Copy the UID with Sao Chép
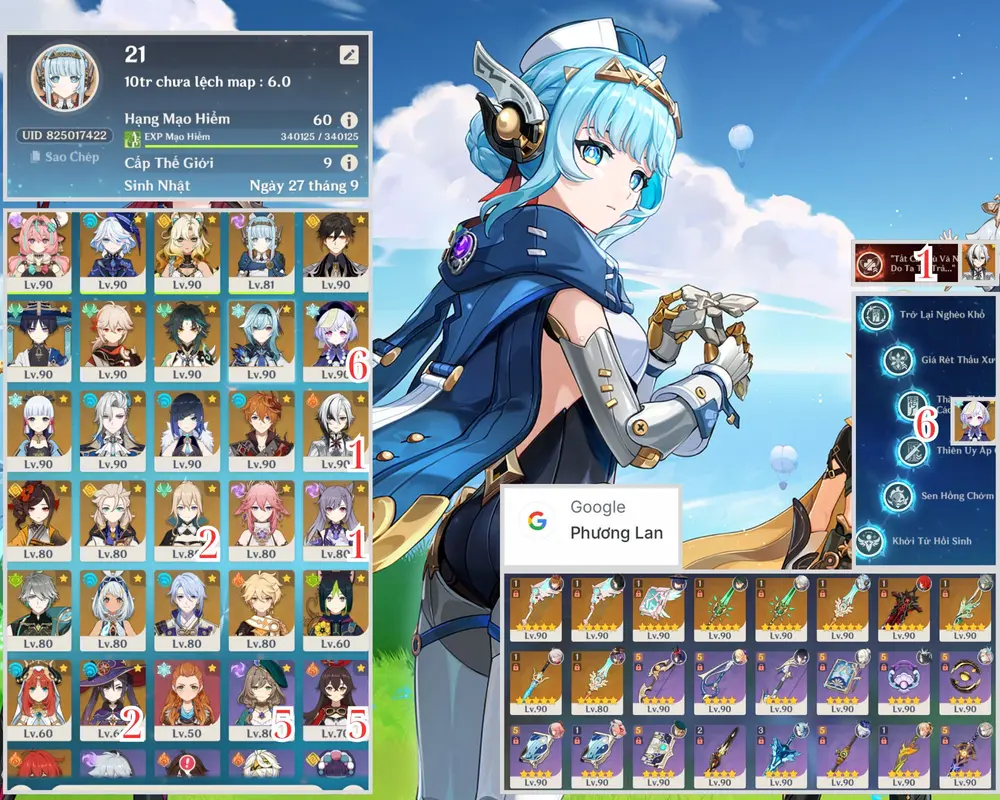Viewport: 1000px width, 800px height. click(64, 157)
